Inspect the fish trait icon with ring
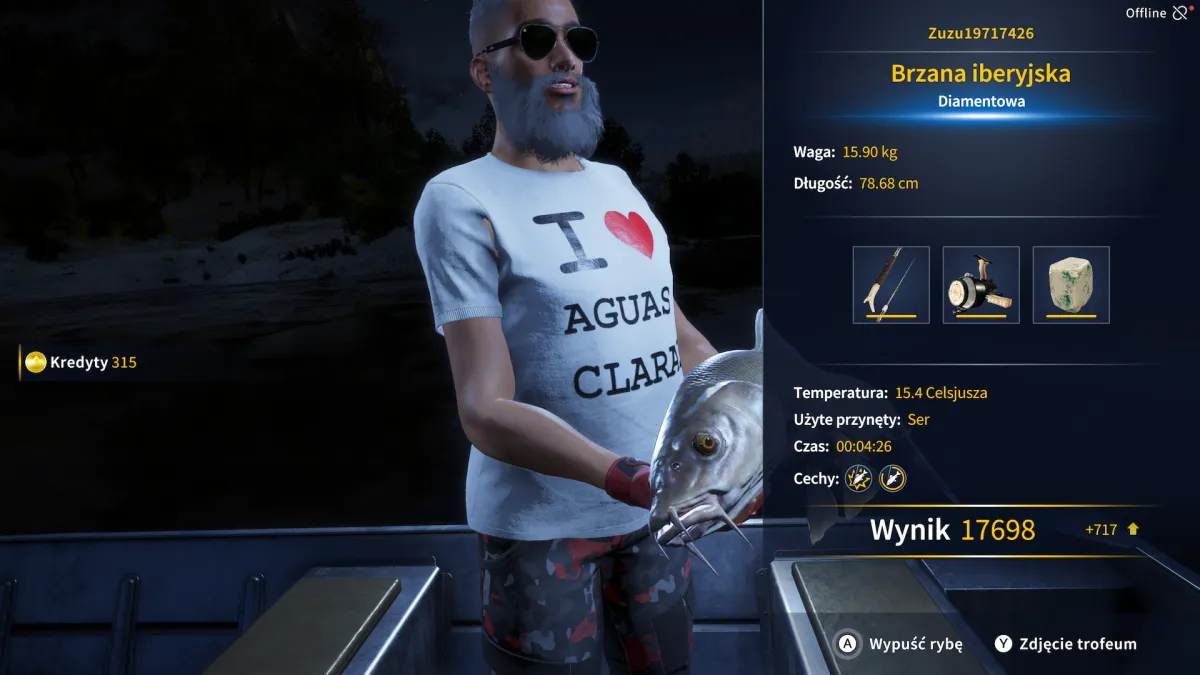Screen dimensions: 1200x675 892,479
